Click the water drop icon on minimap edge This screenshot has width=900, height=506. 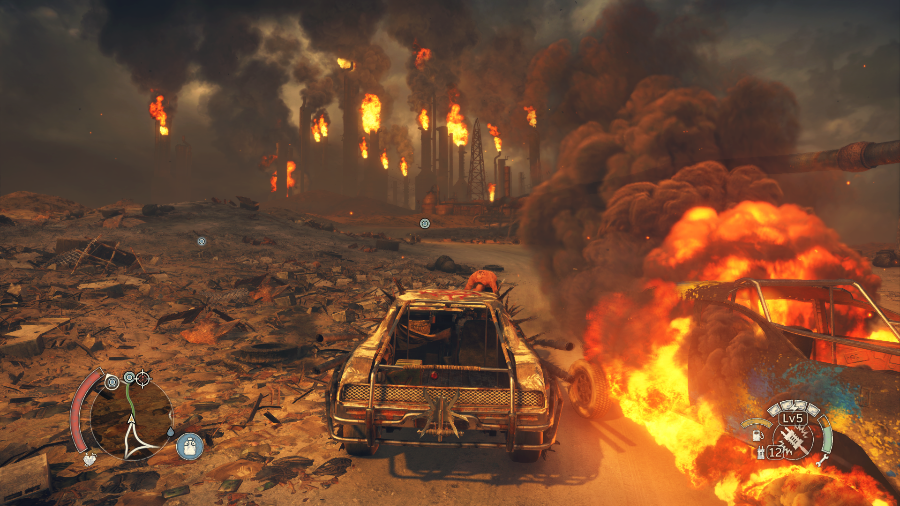point(172,433)
